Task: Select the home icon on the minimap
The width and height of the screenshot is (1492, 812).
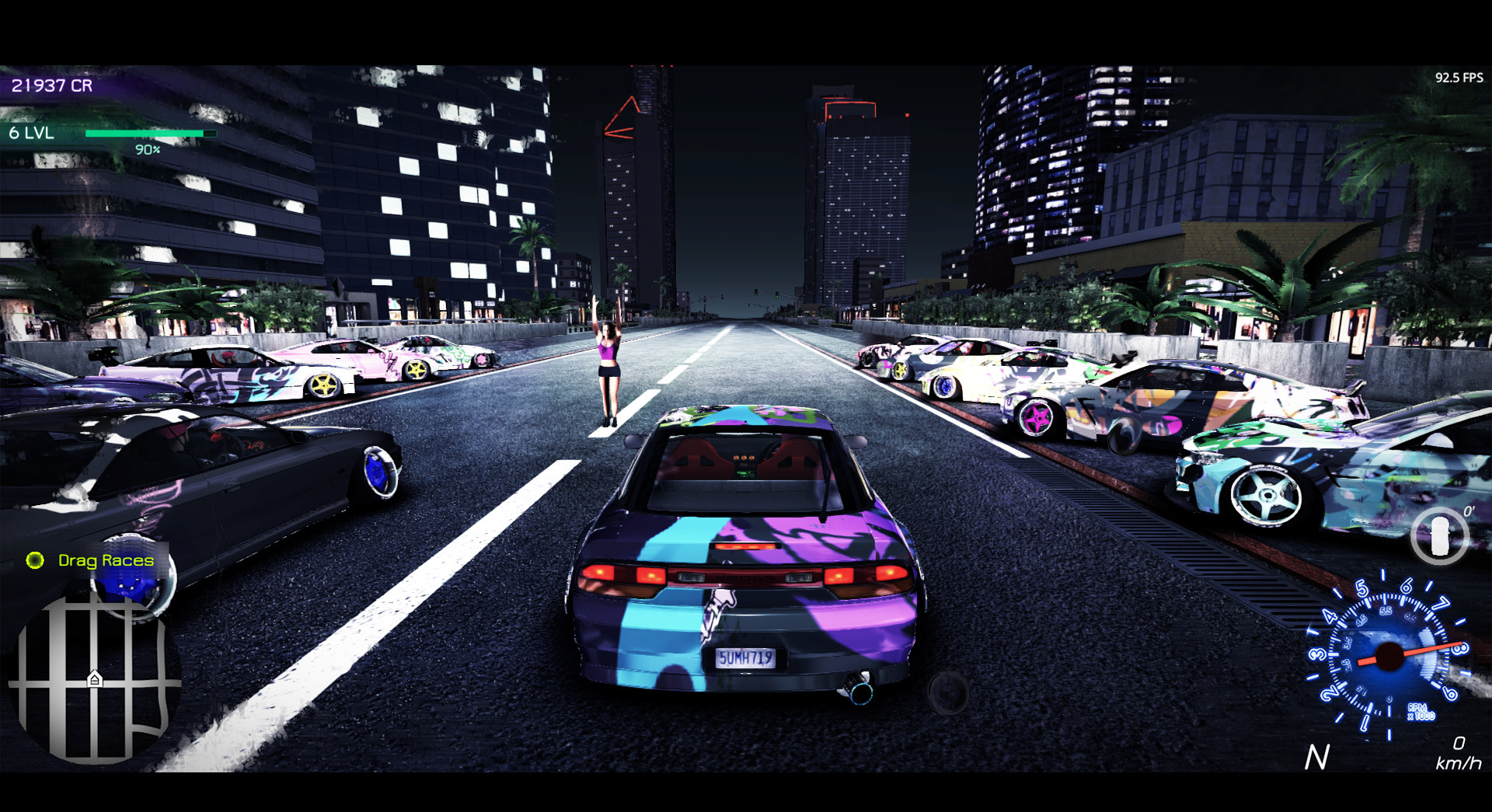Action: pyautogui.click(x=93, y=678)
